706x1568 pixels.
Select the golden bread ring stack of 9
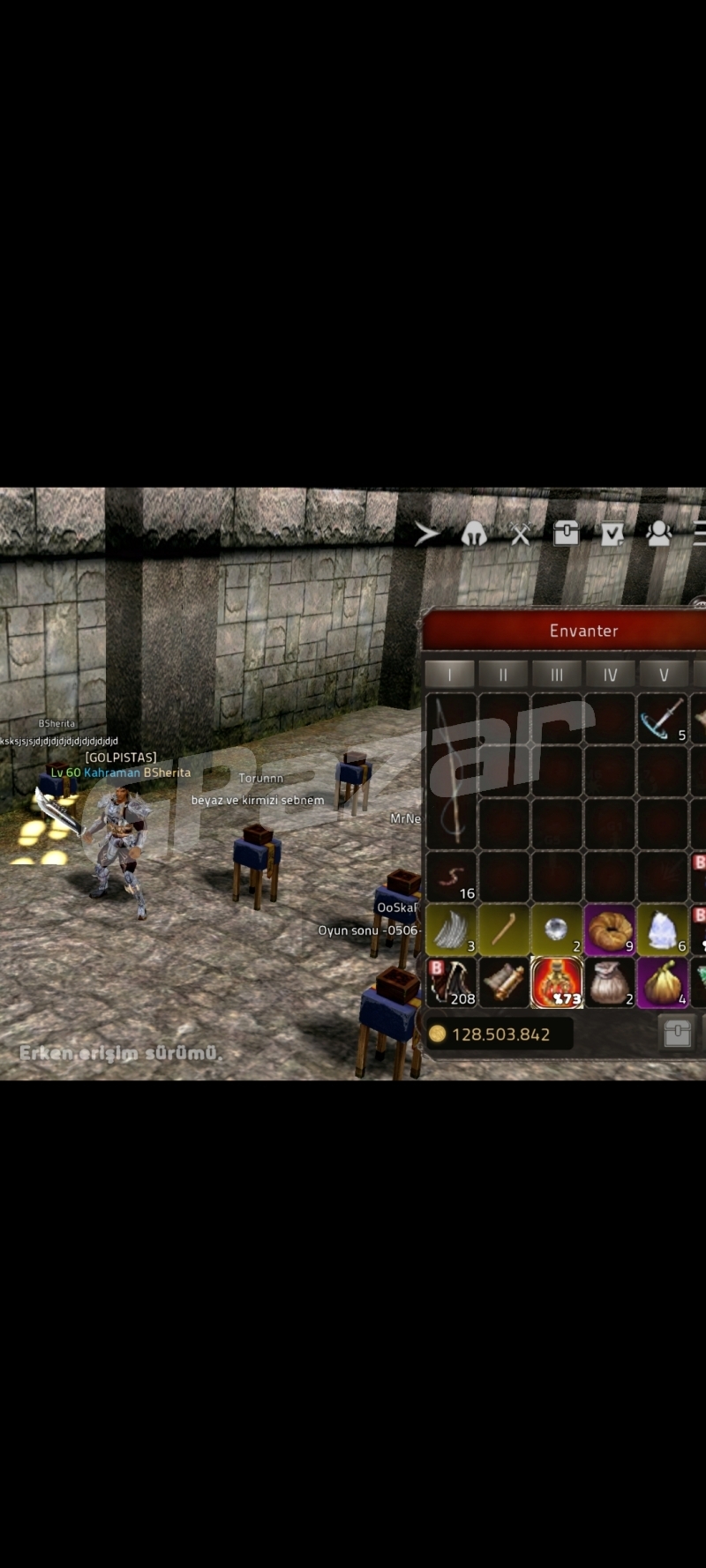click(x=610, y=930)
